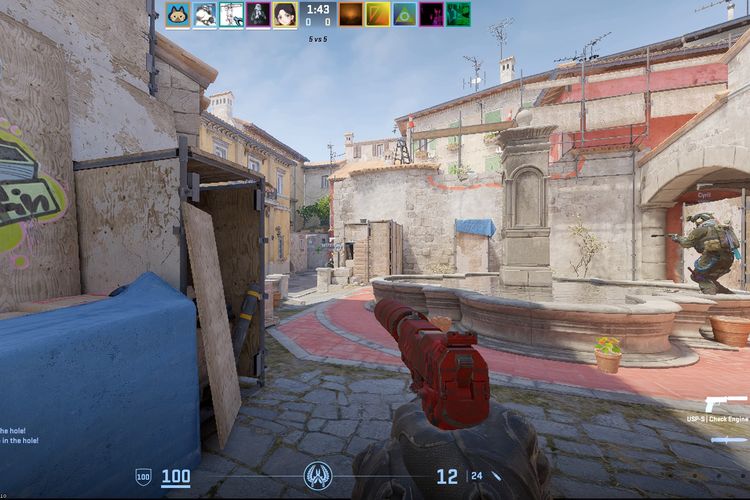The image size is (750, 500).
Task: Select the orange glow enemy avatar
Action: [351, 14]
